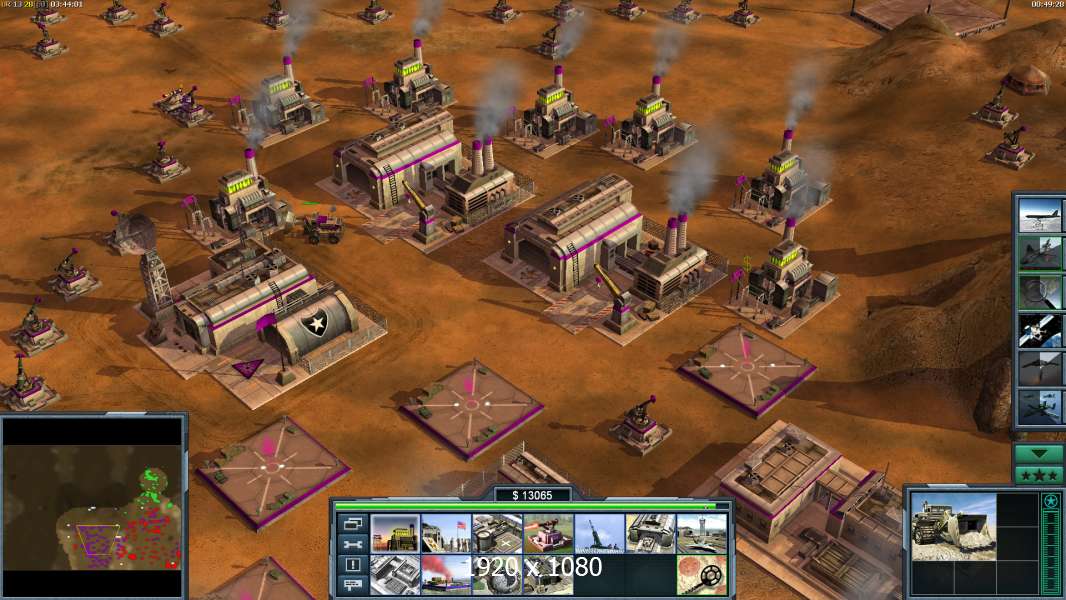Open the three-star generals powers button

pos(1039,475)
